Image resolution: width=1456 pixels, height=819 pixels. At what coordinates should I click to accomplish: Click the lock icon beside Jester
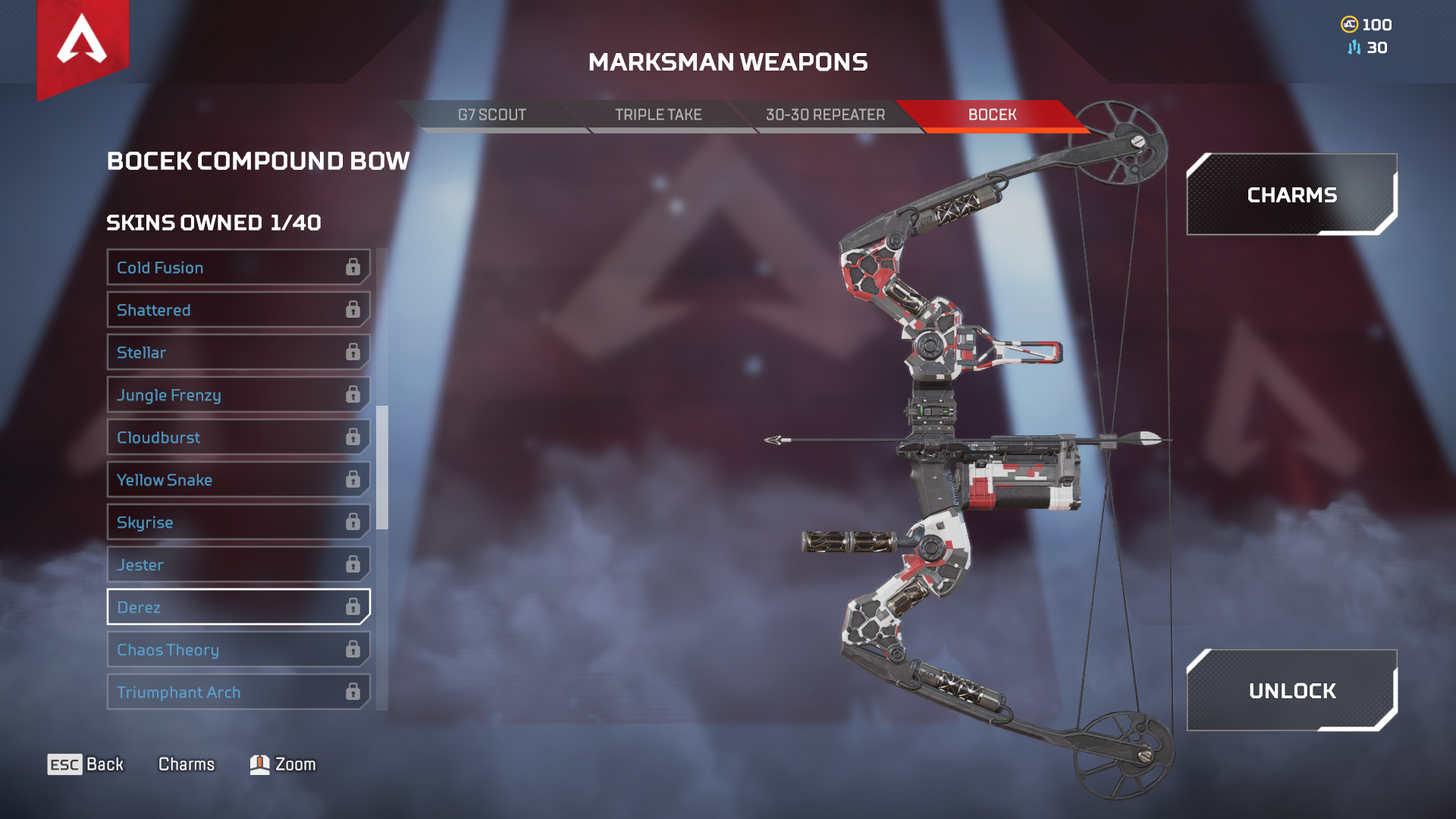pos(353,564)
